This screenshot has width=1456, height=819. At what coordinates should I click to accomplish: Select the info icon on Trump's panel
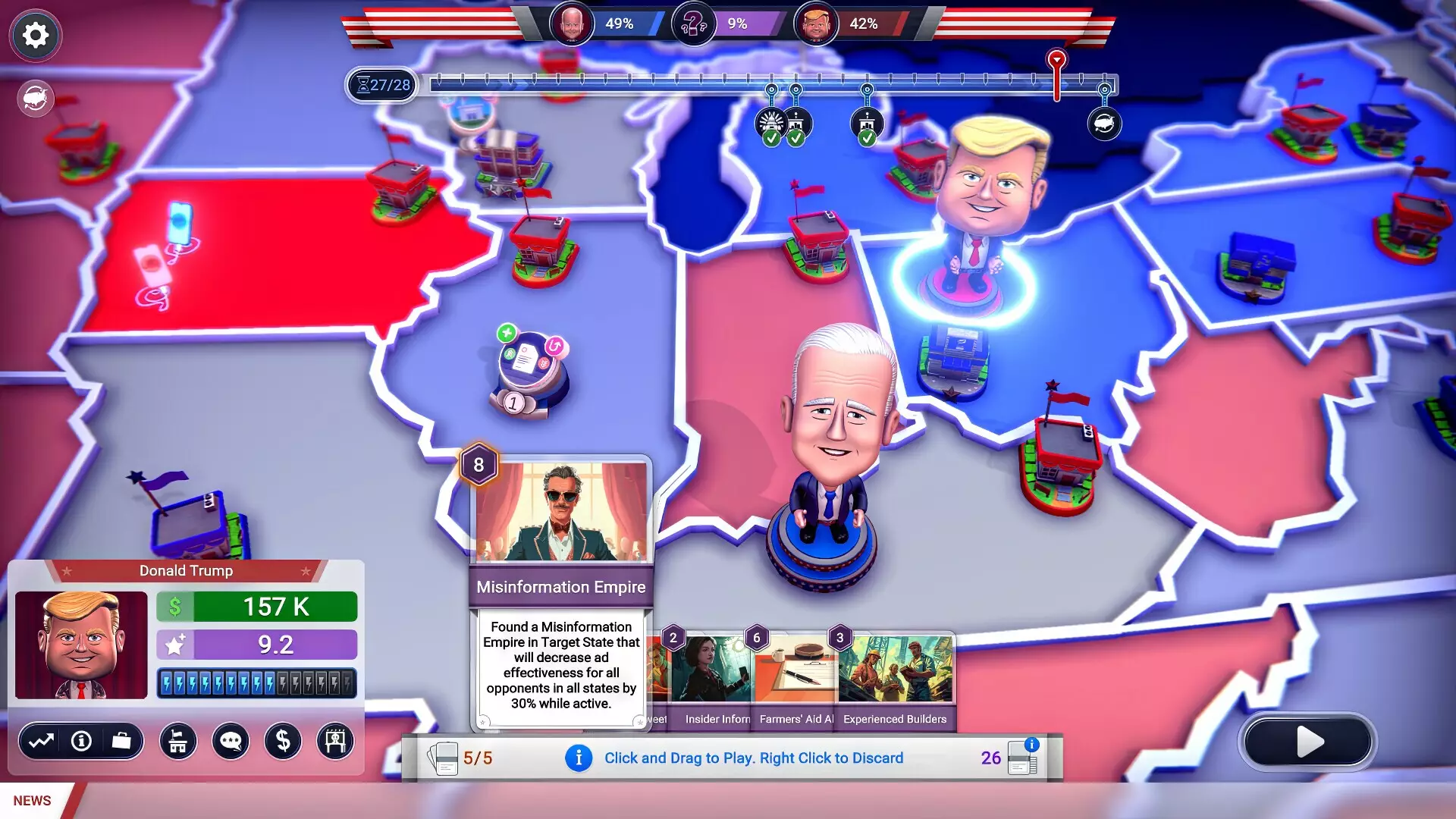(81, 742)
